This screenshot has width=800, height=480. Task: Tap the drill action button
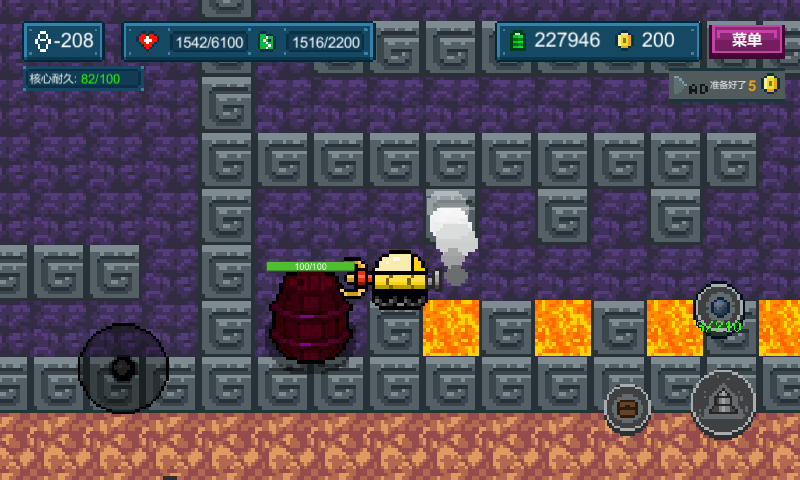tap(723, 402)
